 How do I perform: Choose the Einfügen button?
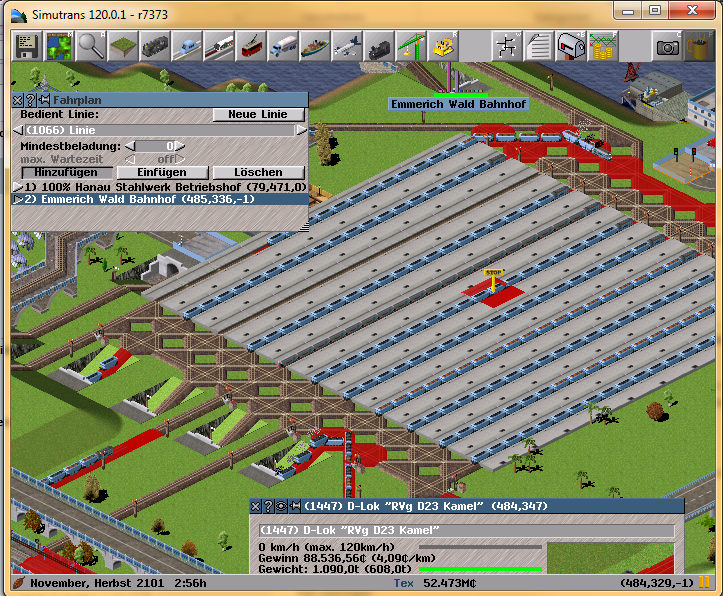(160, 173)
